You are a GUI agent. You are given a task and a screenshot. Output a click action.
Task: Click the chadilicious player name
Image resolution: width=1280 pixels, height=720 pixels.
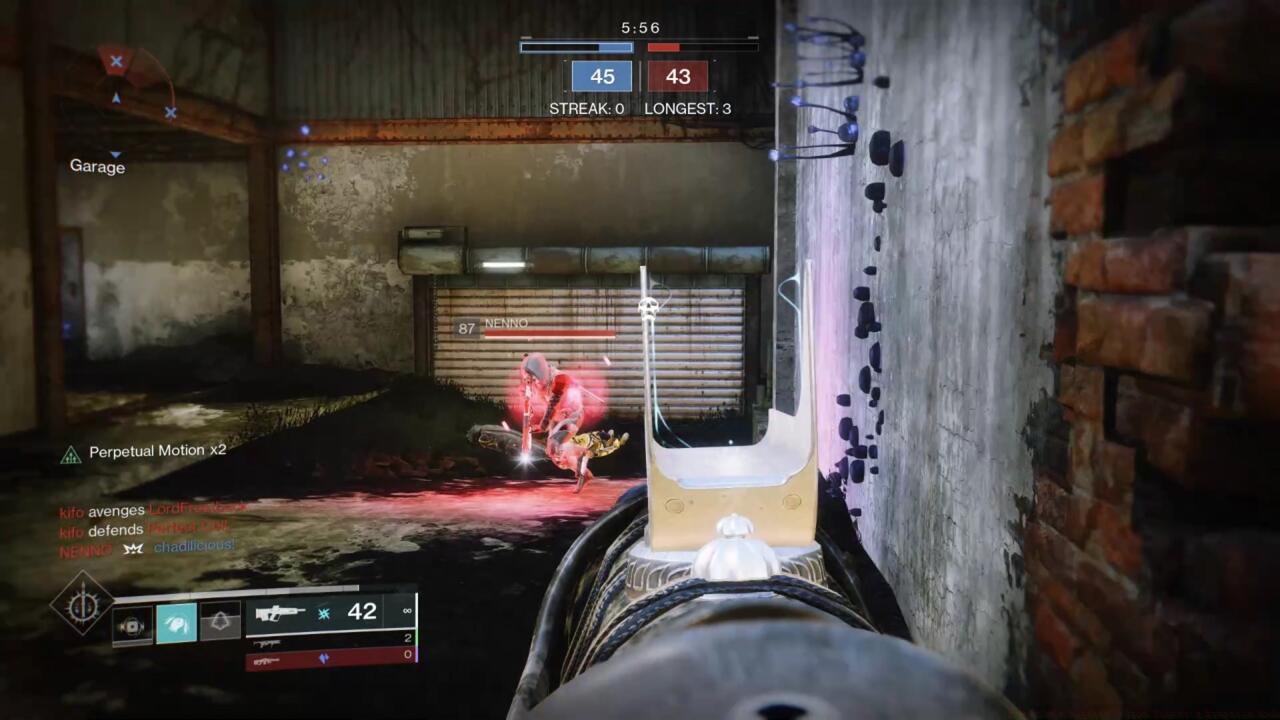pyautogui.click(x=193, y=548)
